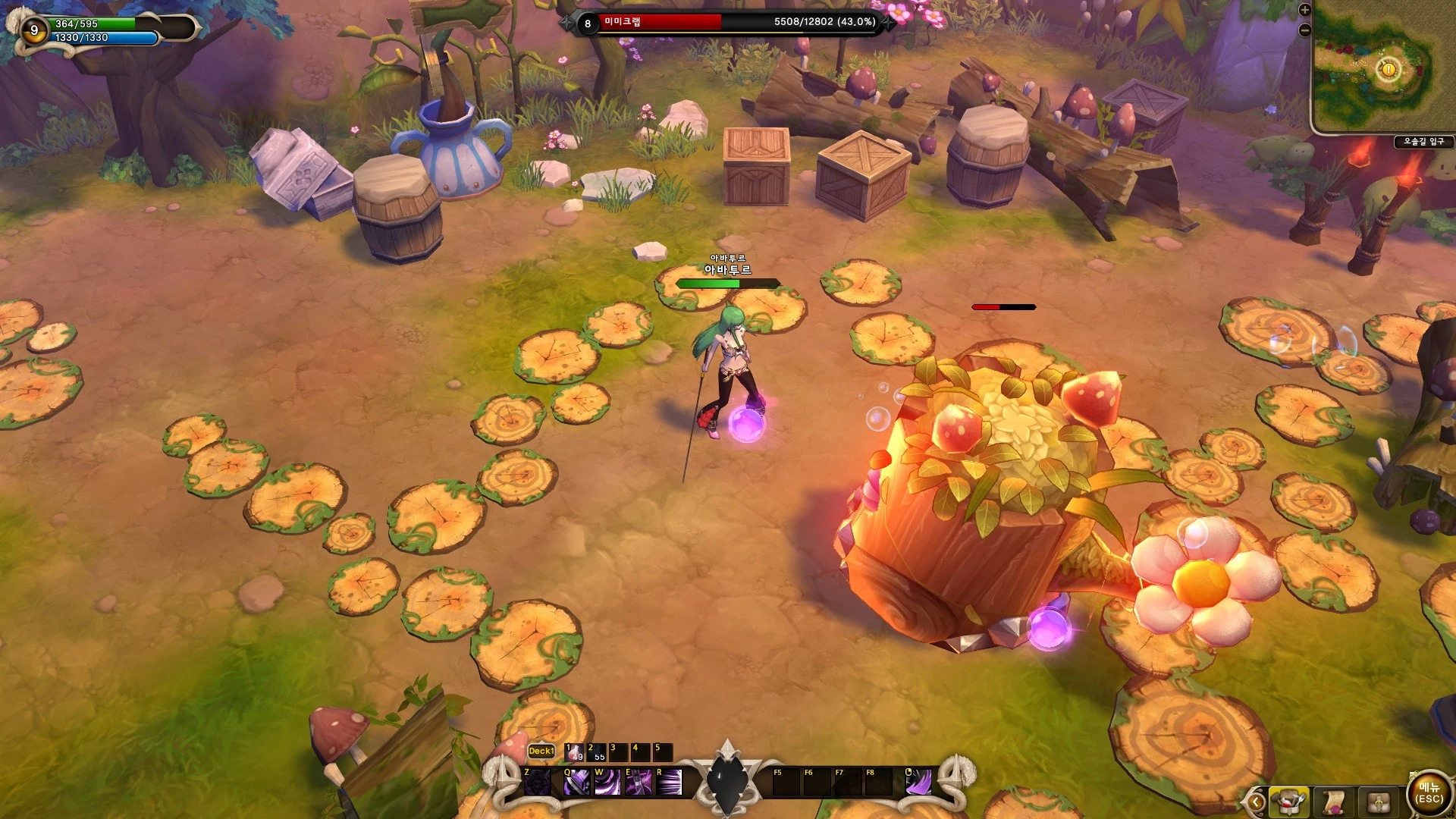Screen dimensions: 1456x819
Task: Zoom out the minimap with minus button
Action: coord(1304,30)
